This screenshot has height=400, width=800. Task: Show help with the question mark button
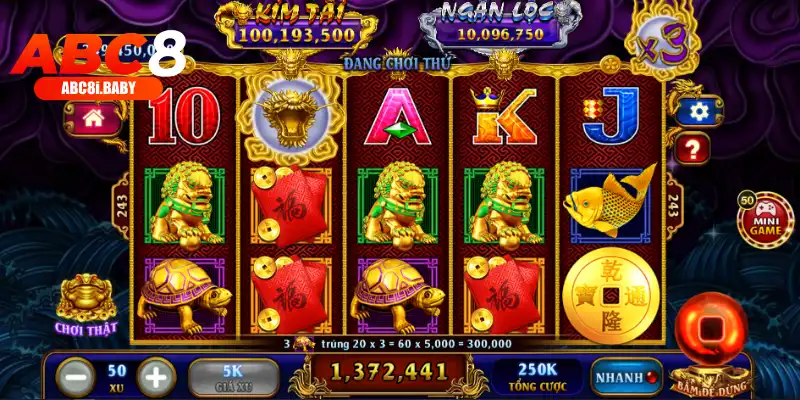click(x=692, y=150)
